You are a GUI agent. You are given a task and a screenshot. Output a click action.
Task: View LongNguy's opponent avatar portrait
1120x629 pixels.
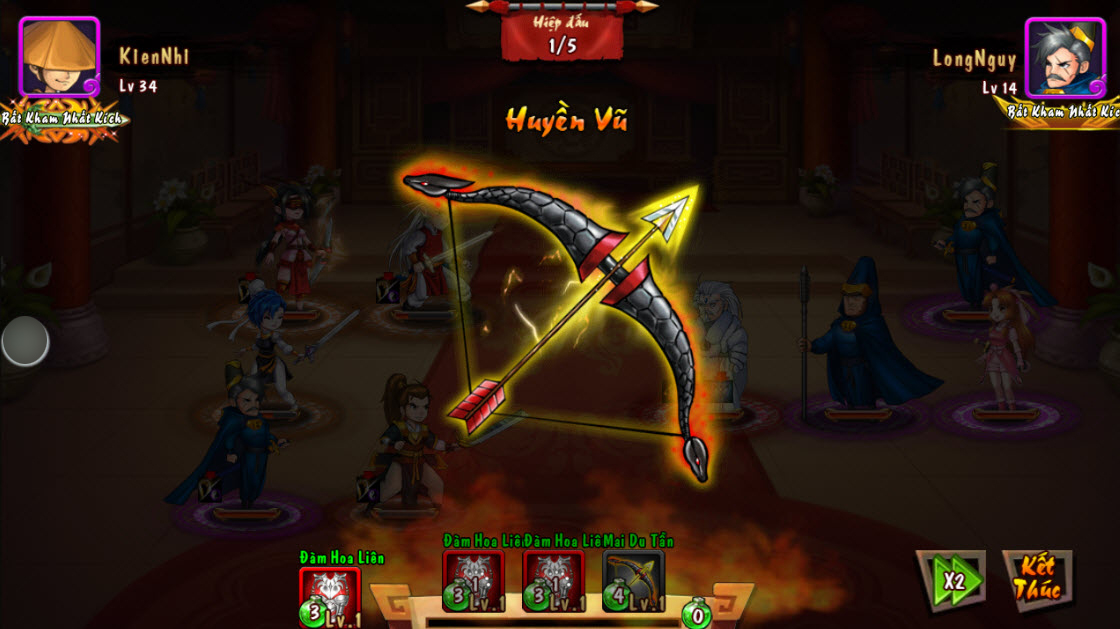(1065, 57)
